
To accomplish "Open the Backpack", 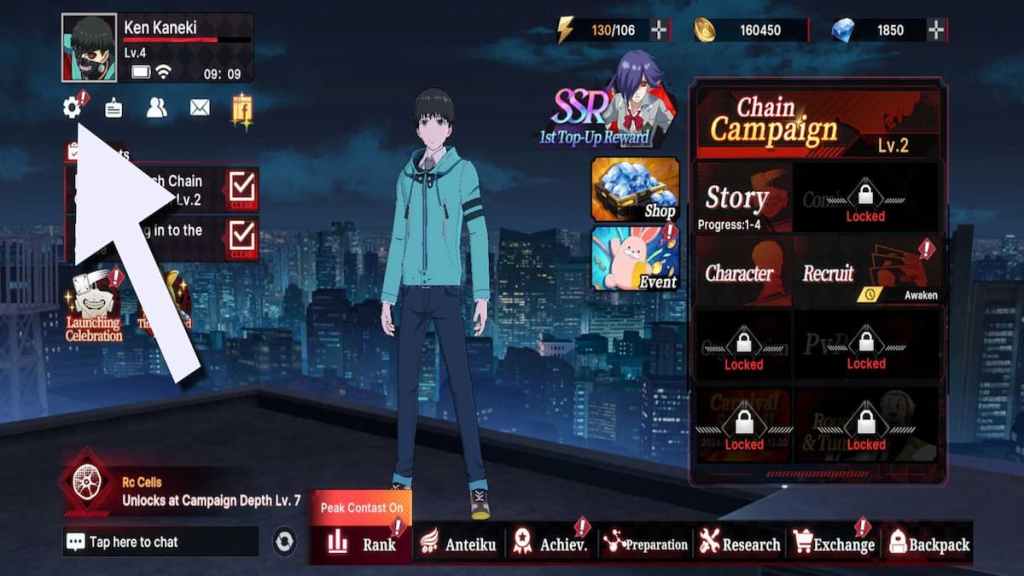I will click(928, 543).
